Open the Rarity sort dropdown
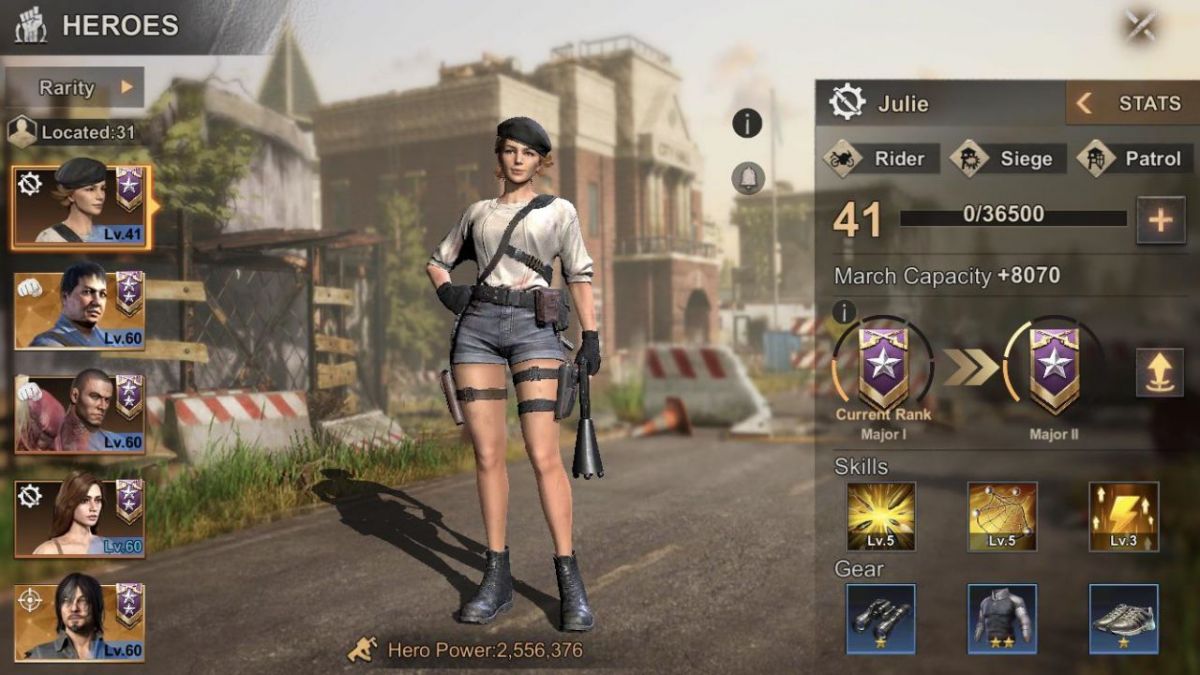 tap(85, 87)
